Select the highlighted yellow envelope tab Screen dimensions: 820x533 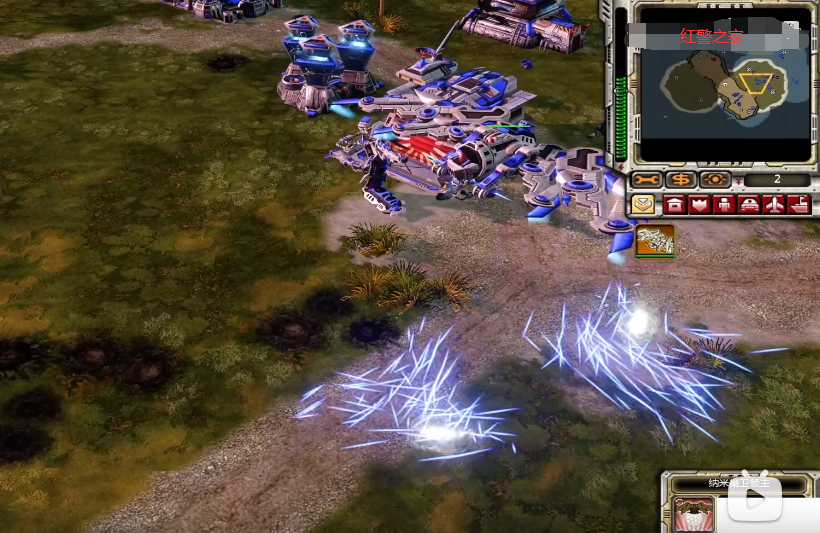point(643,205)
